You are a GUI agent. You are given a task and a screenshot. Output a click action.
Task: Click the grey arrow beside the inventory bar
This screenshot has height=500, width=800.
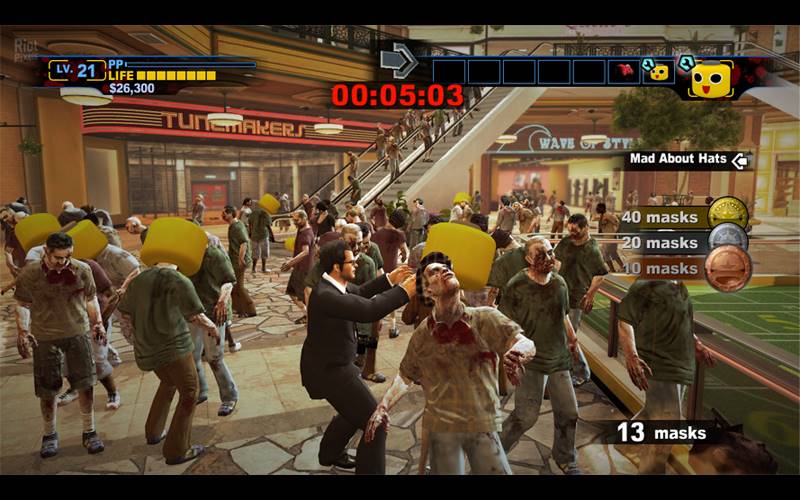399,62
